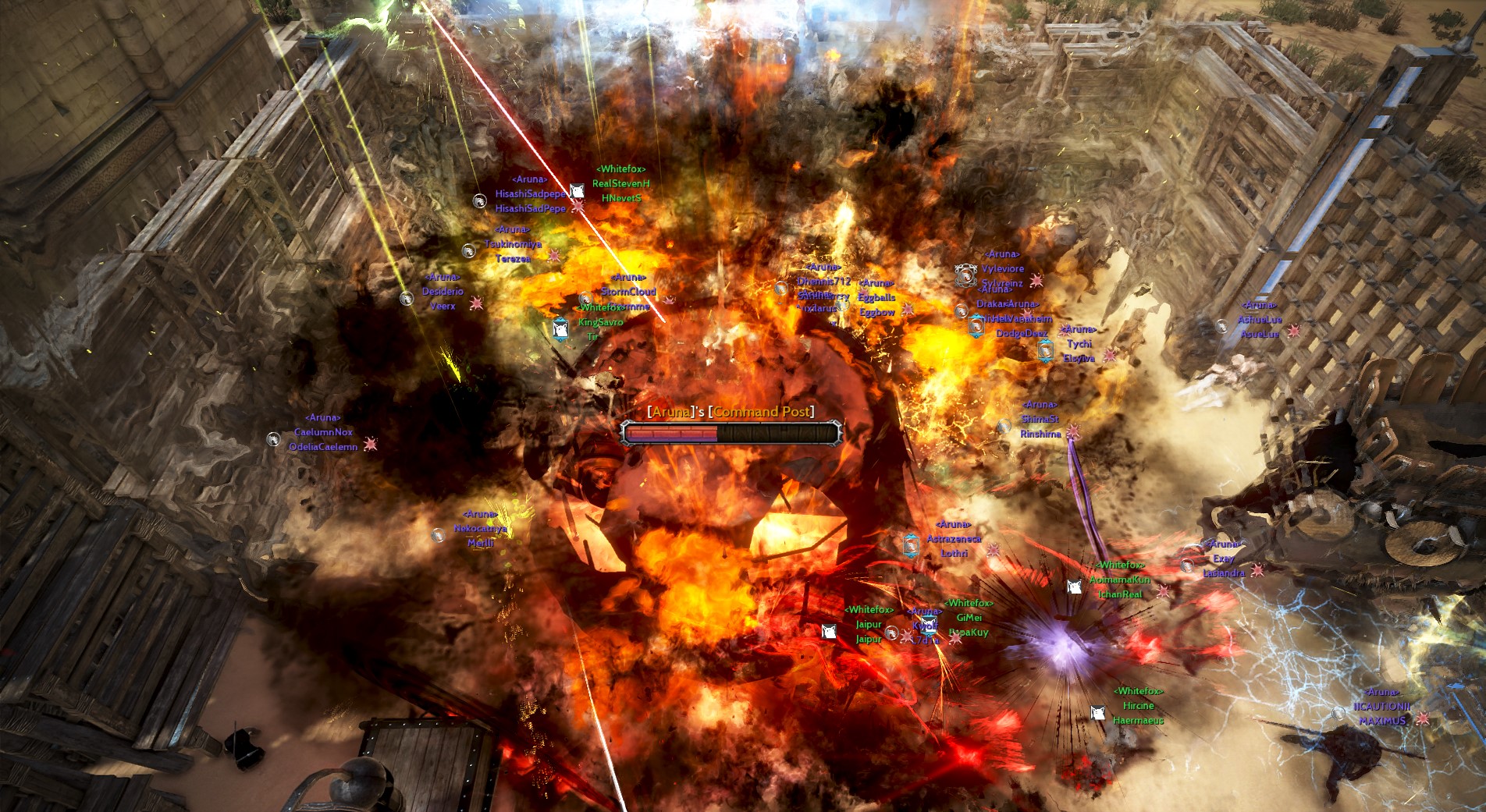Click the crest icon beside DodgeDeez

(976, 326)
